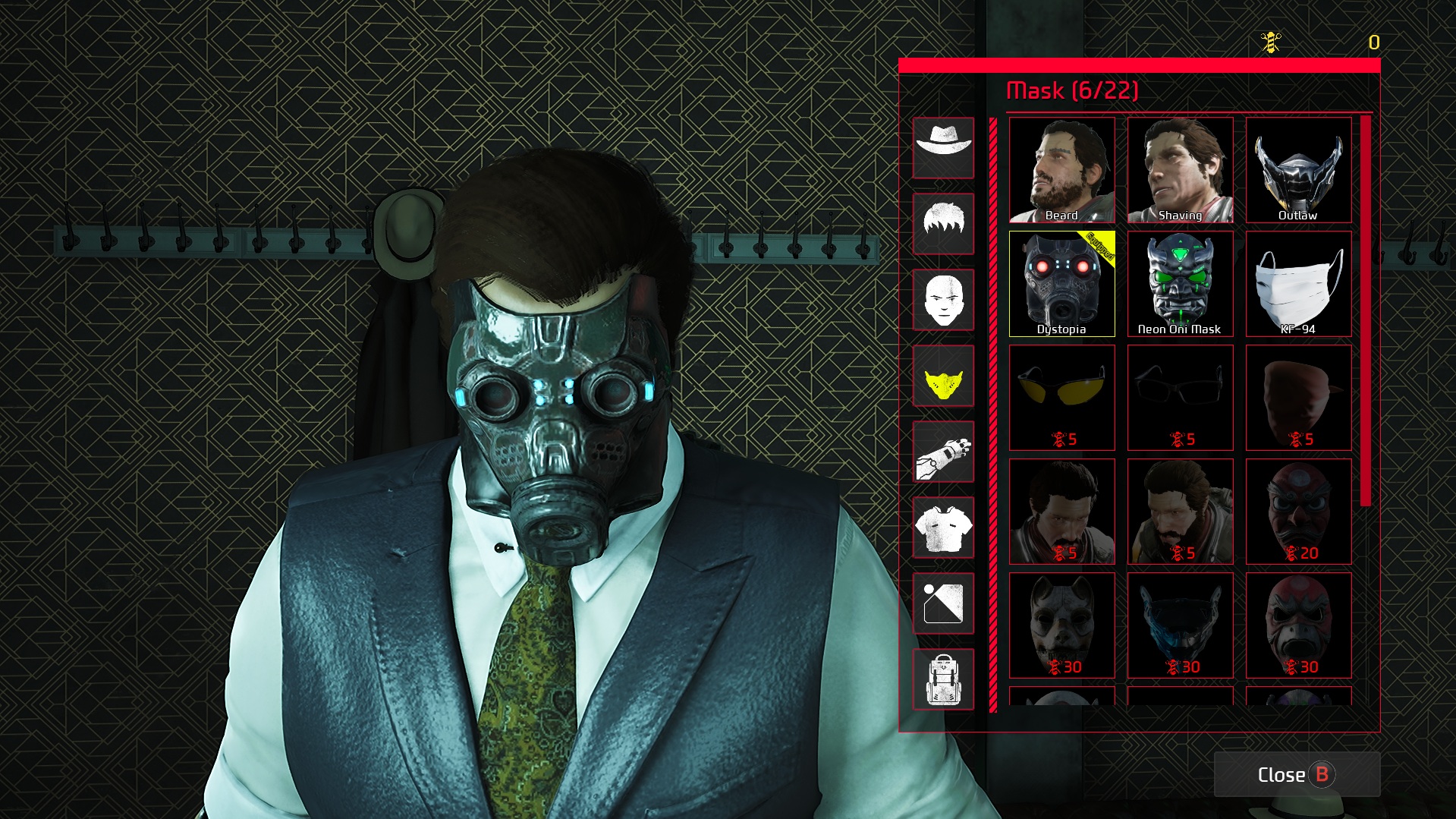Screen dimensions: 1456x819
Task: Click the red mask list scrollbar
Action: click(1366, 311)
